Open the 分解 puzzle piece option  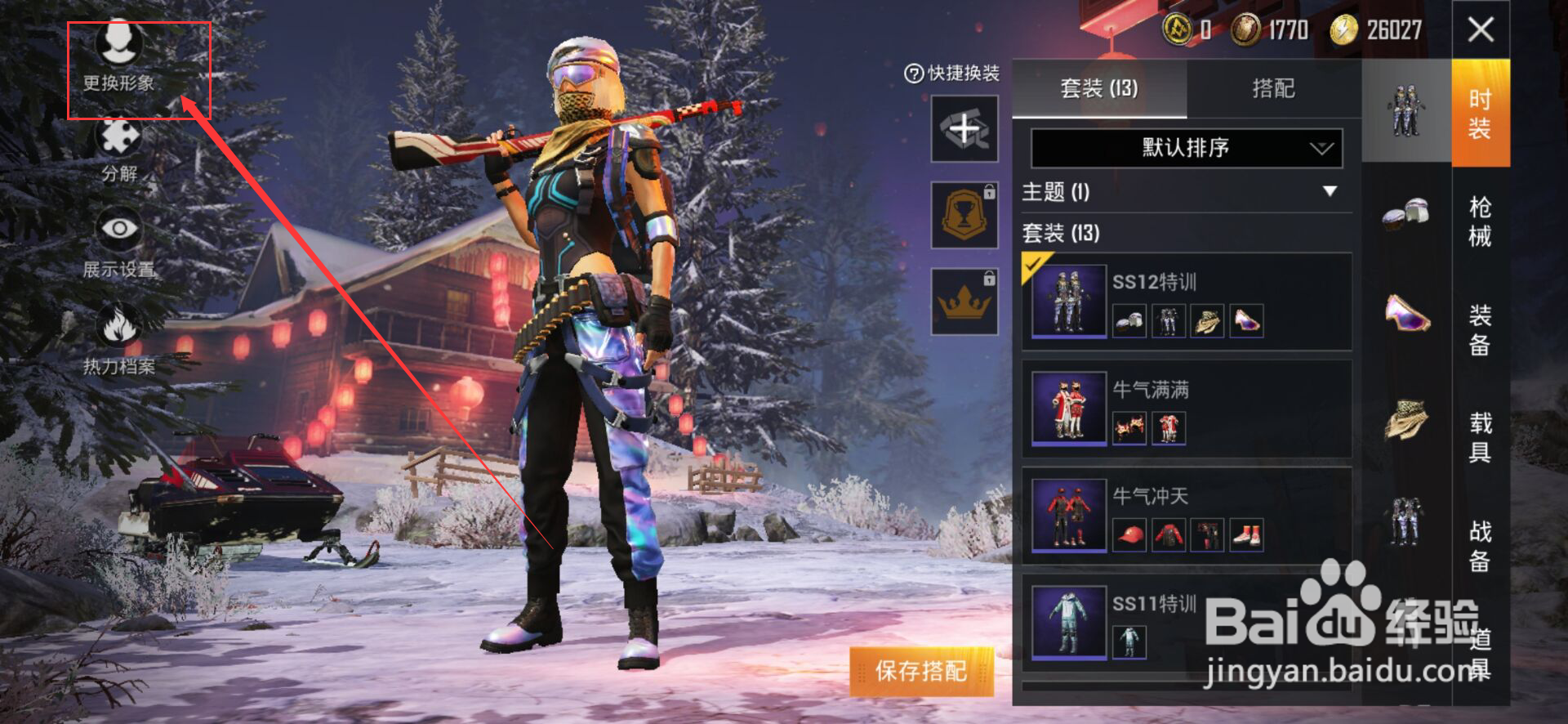[x=119, y=149]
